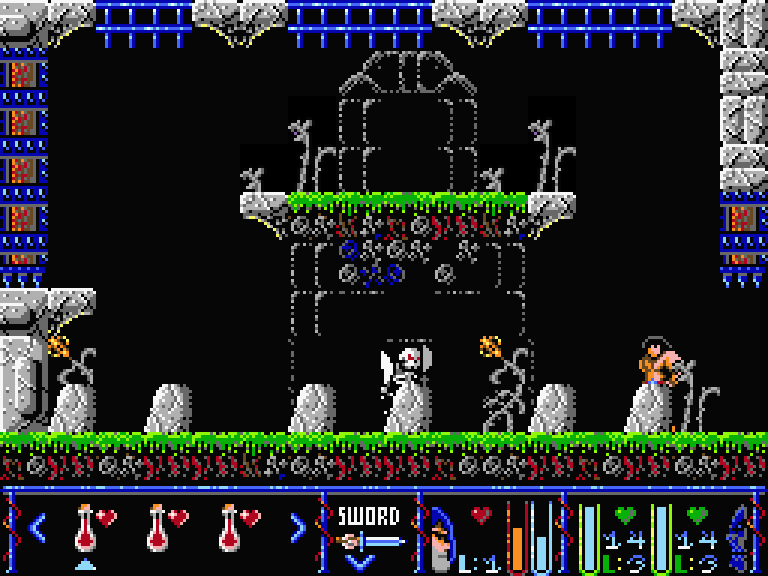Select the heart potion above the selection marker

88,527
